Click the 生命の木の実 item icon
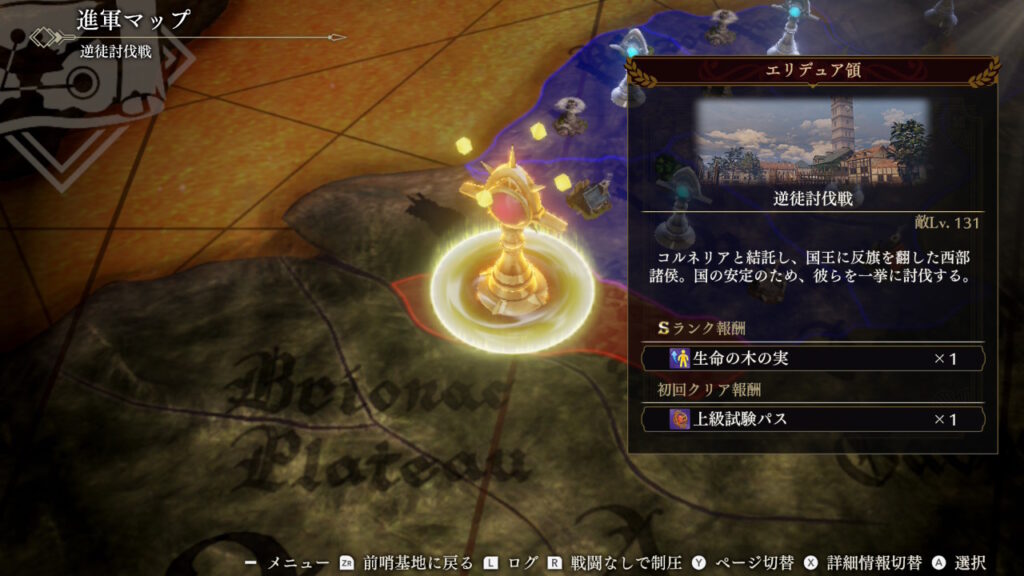The image size is (1024, 576). (x=682, y=358)
